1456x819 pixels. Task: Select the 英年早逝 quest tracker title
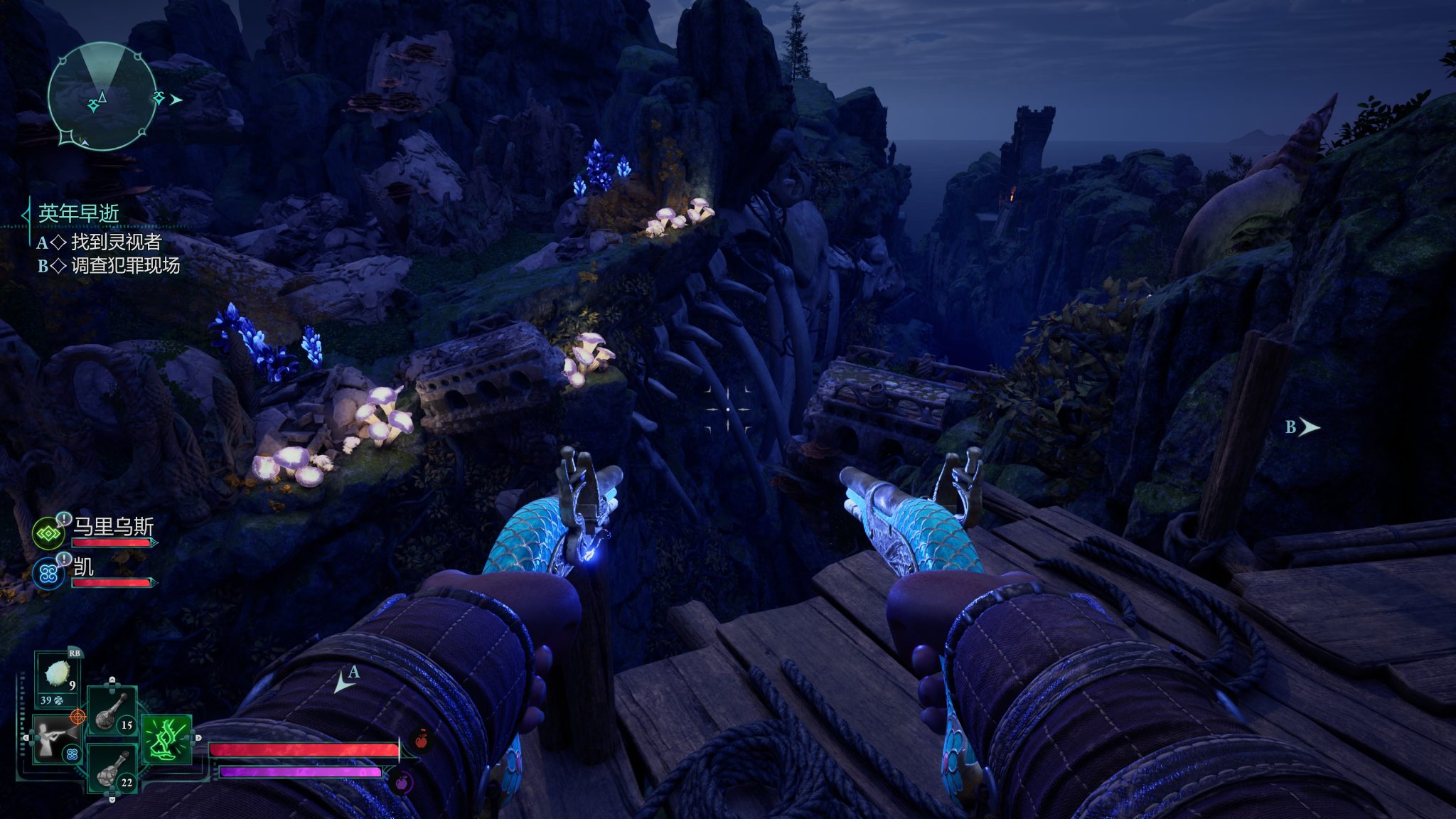[x=78, y=213]
